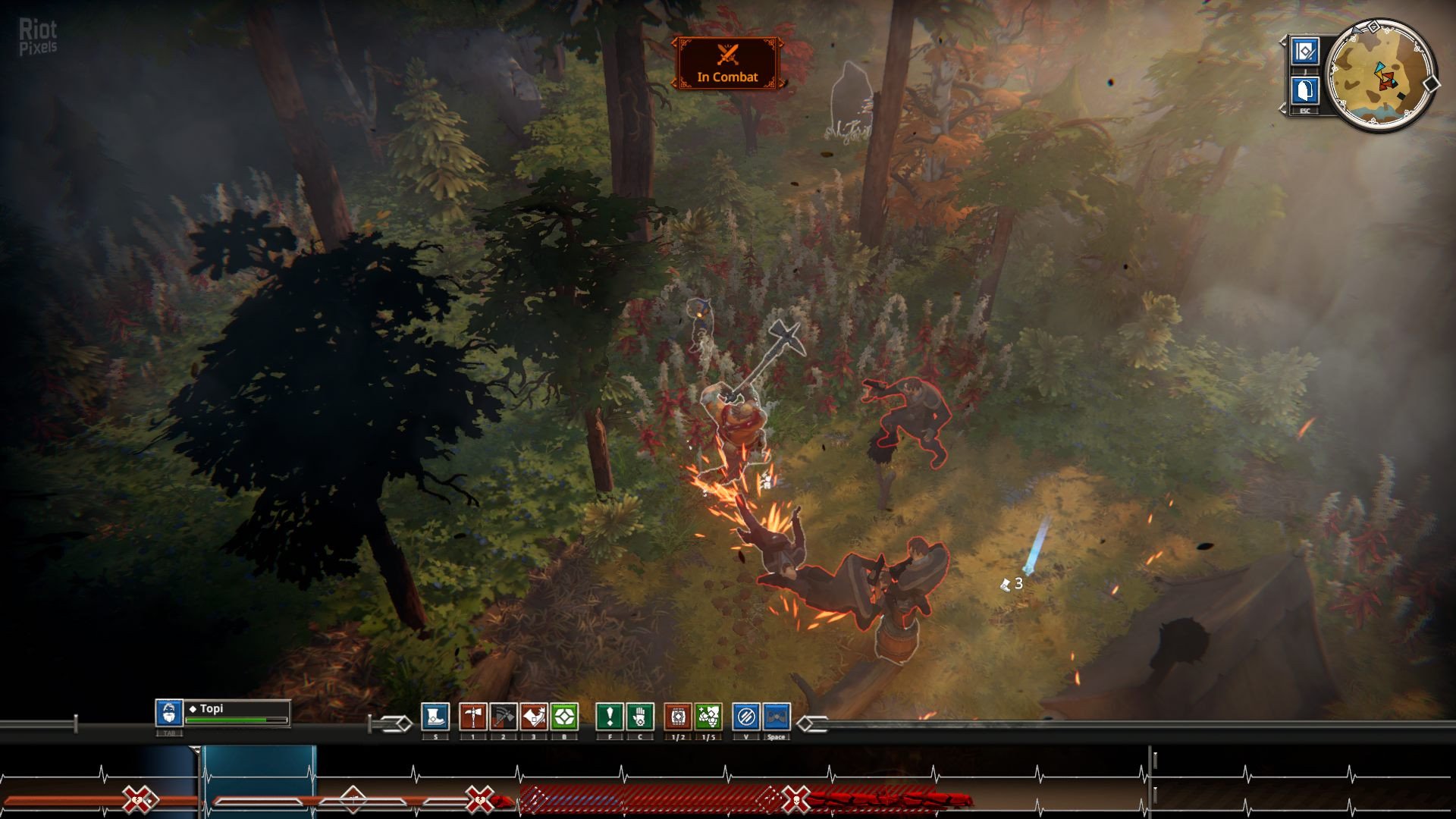Select Topi's character portrait

[x=169, y=713]
